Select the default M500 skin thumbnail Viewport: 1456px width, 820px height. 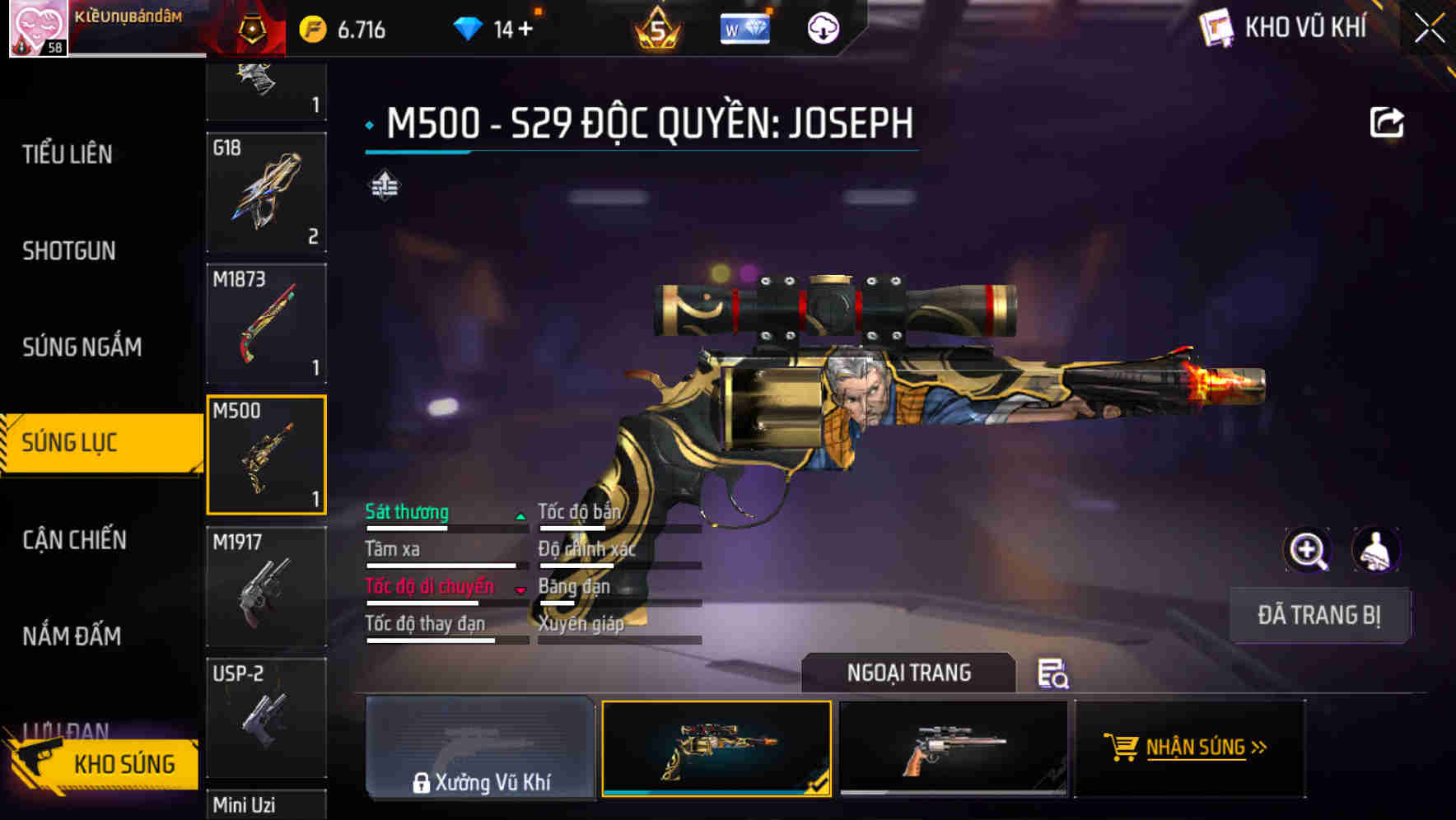[x=955, y=748]
